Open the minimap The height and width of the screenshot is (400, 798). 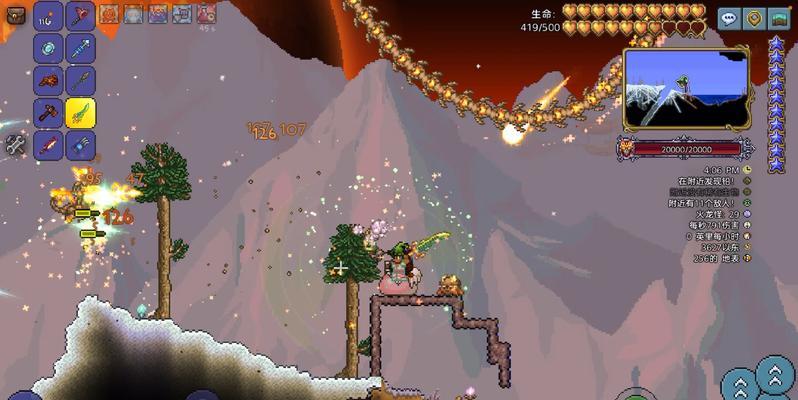(685, 88)
